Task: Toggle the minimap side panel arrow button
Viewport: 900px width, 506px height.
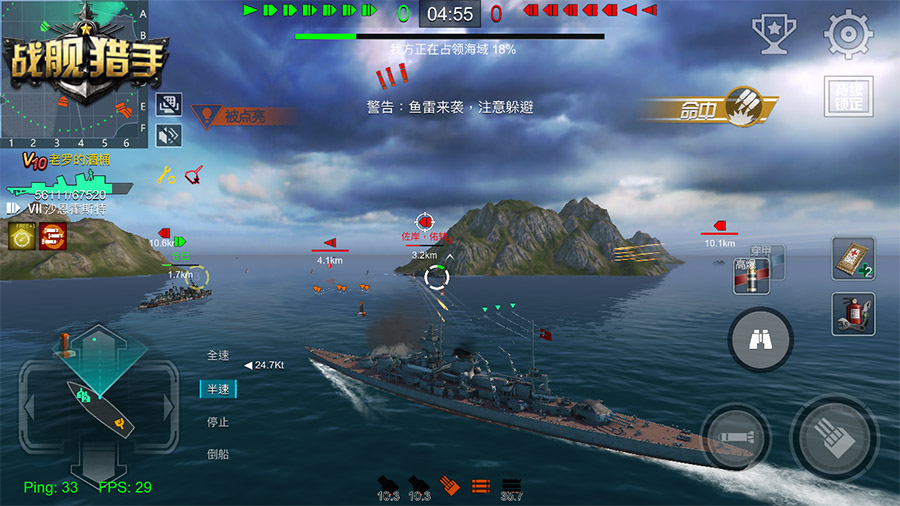Action: (168, 133)
